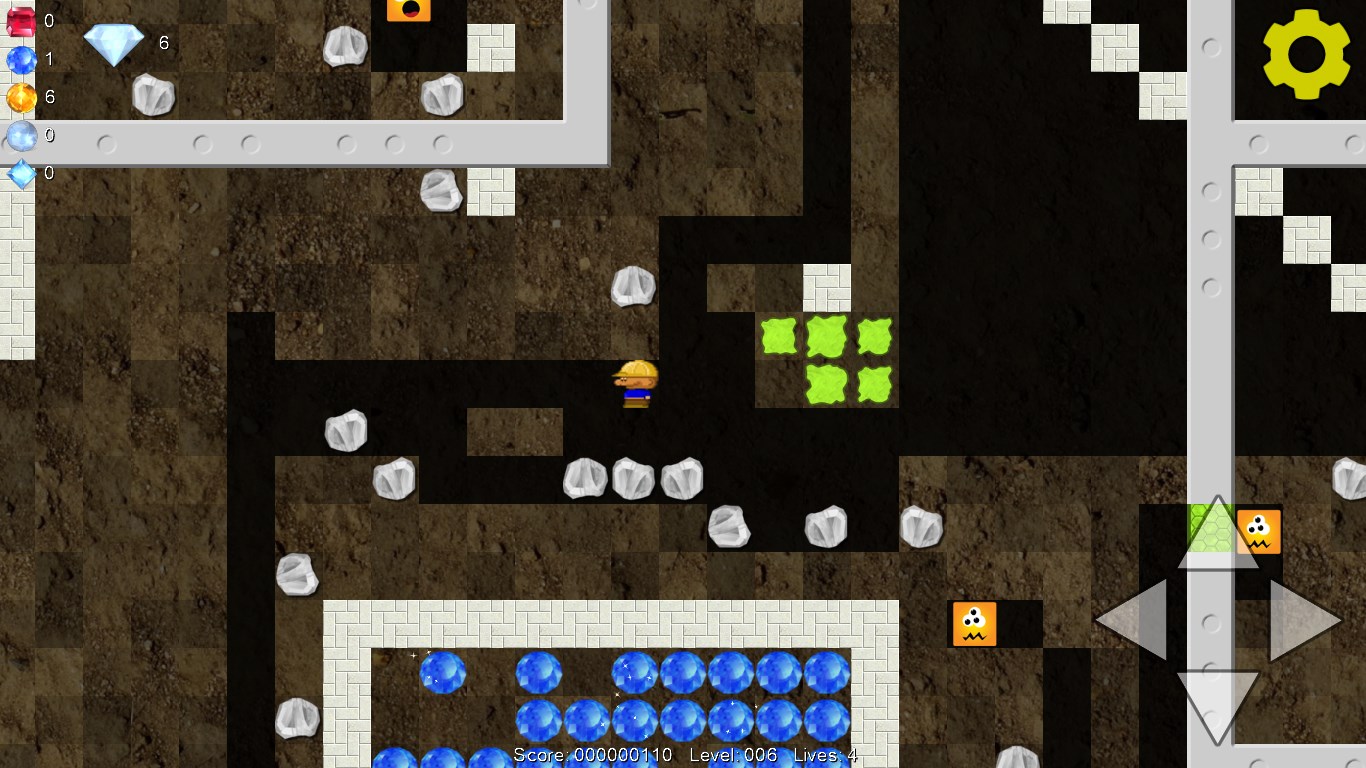Tap the up arrow on the d-pad
Viewport: 1366px width, 768px height.
(1217, 536)
